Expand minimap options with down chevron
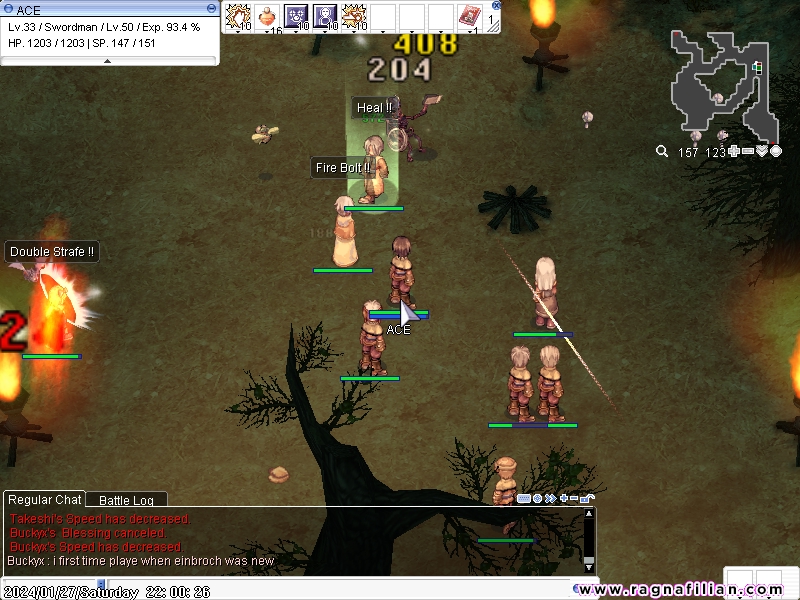 pos(762,152)
